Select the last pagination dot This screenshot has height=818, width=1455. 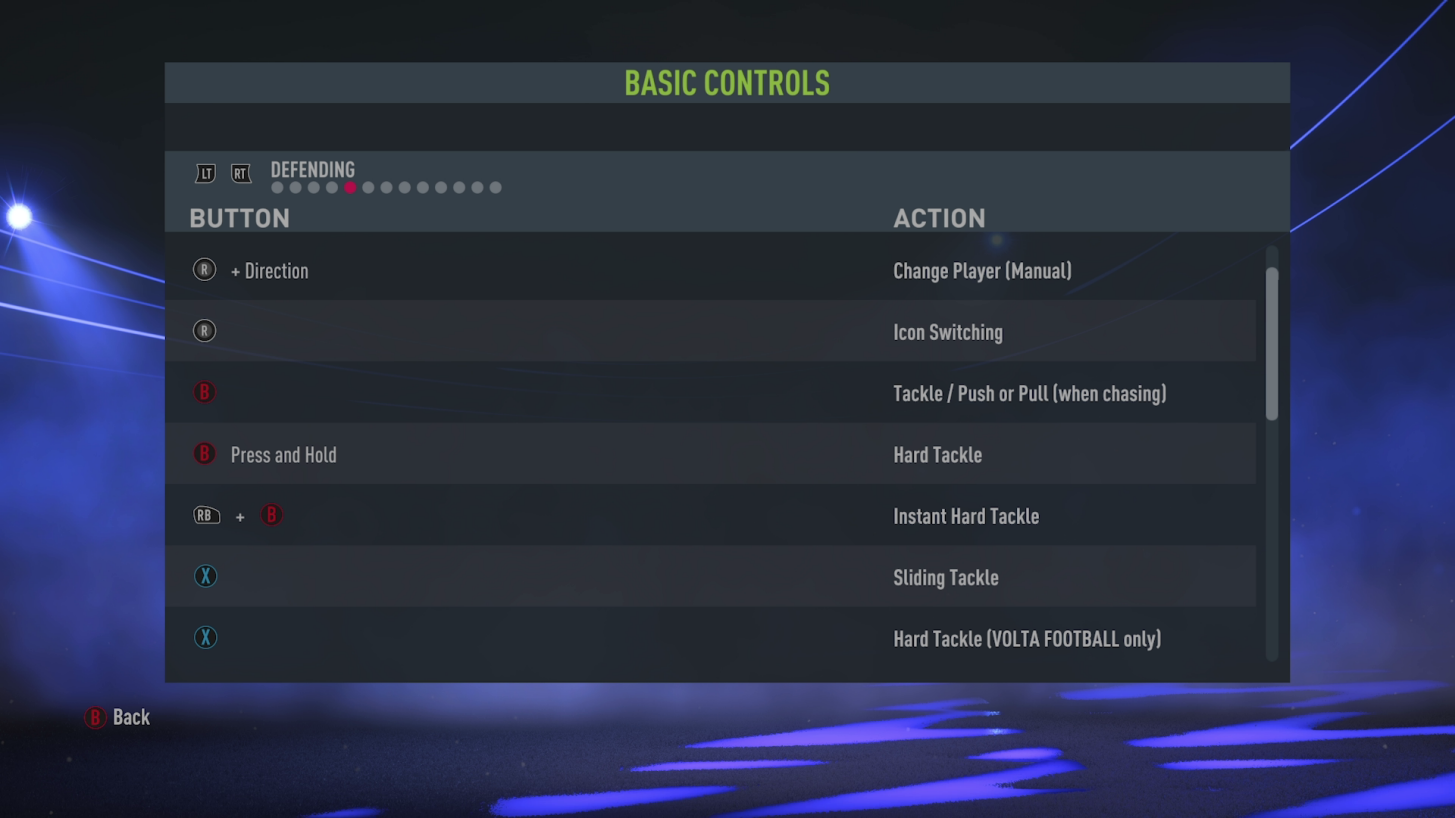tap(494, 187)
